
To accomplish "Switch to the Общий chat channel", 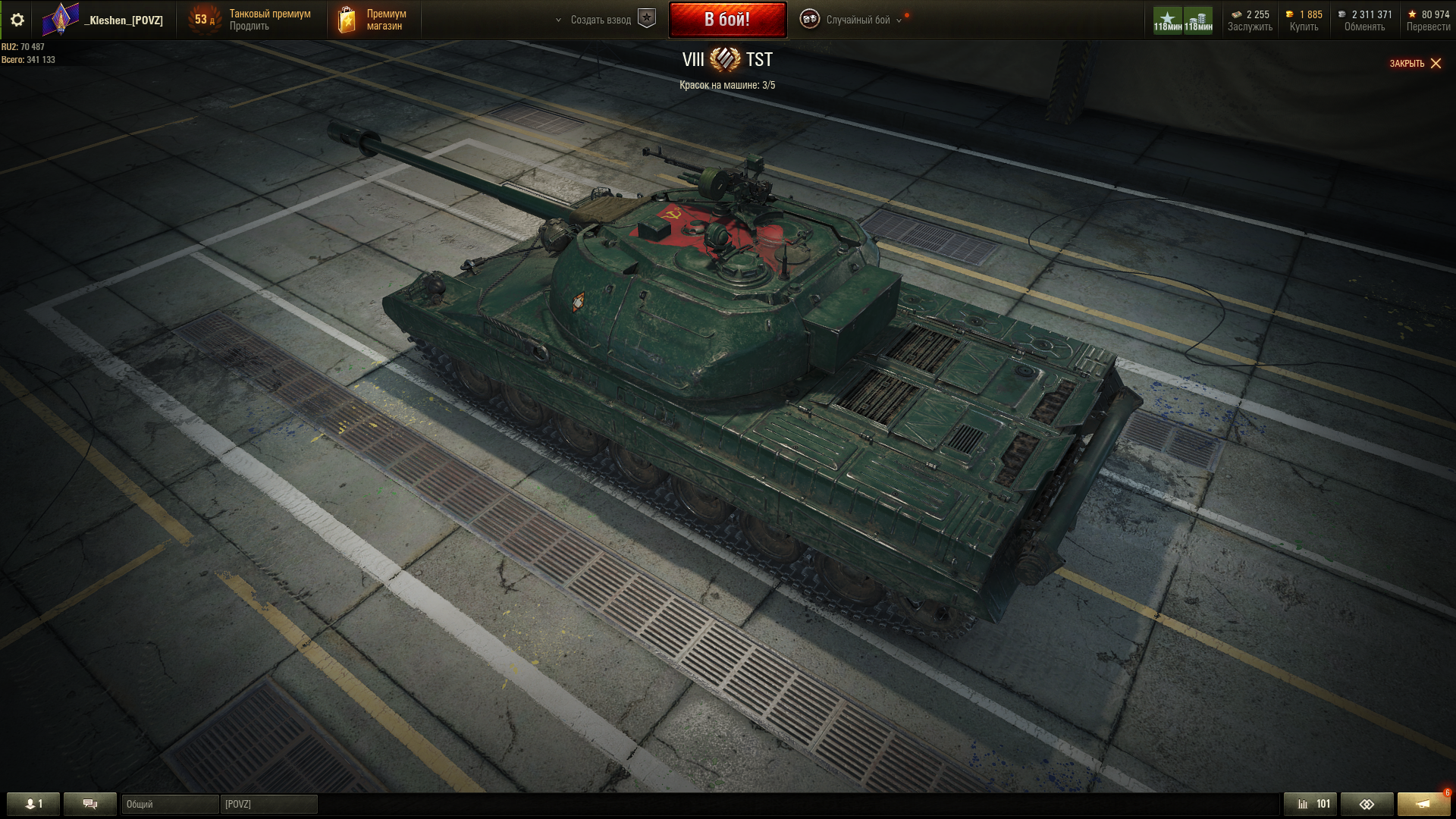I will 170,804.
